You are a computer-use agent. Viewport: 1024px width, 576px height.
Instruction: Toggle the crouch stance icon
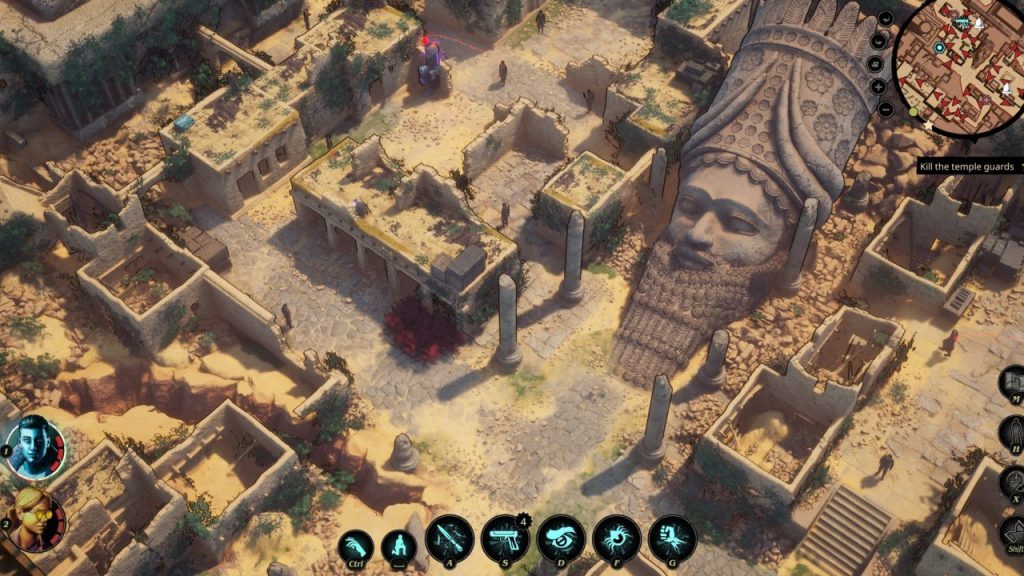399,546
